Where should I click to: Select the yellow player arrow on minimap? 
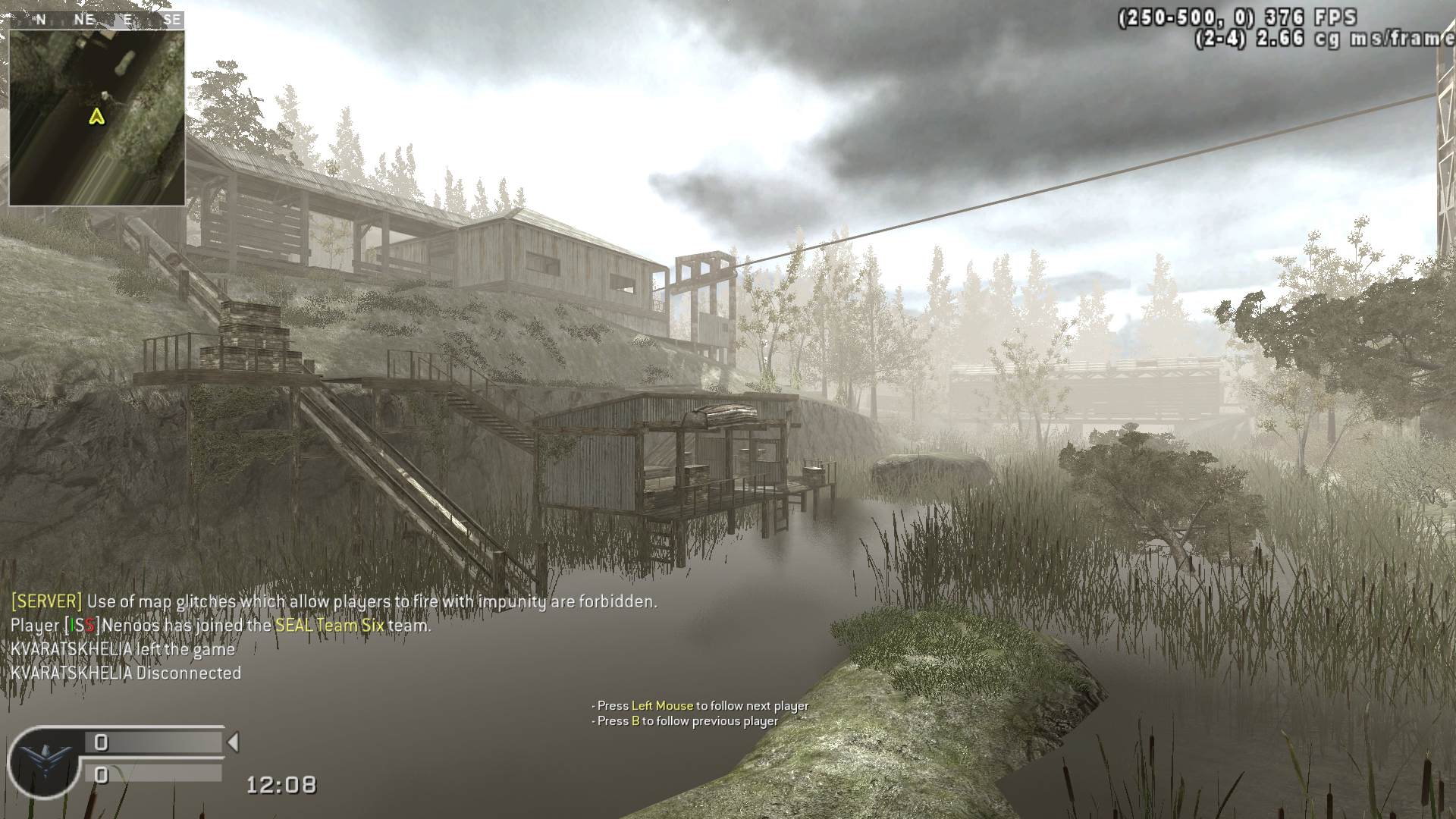click(x=96, y=117)
